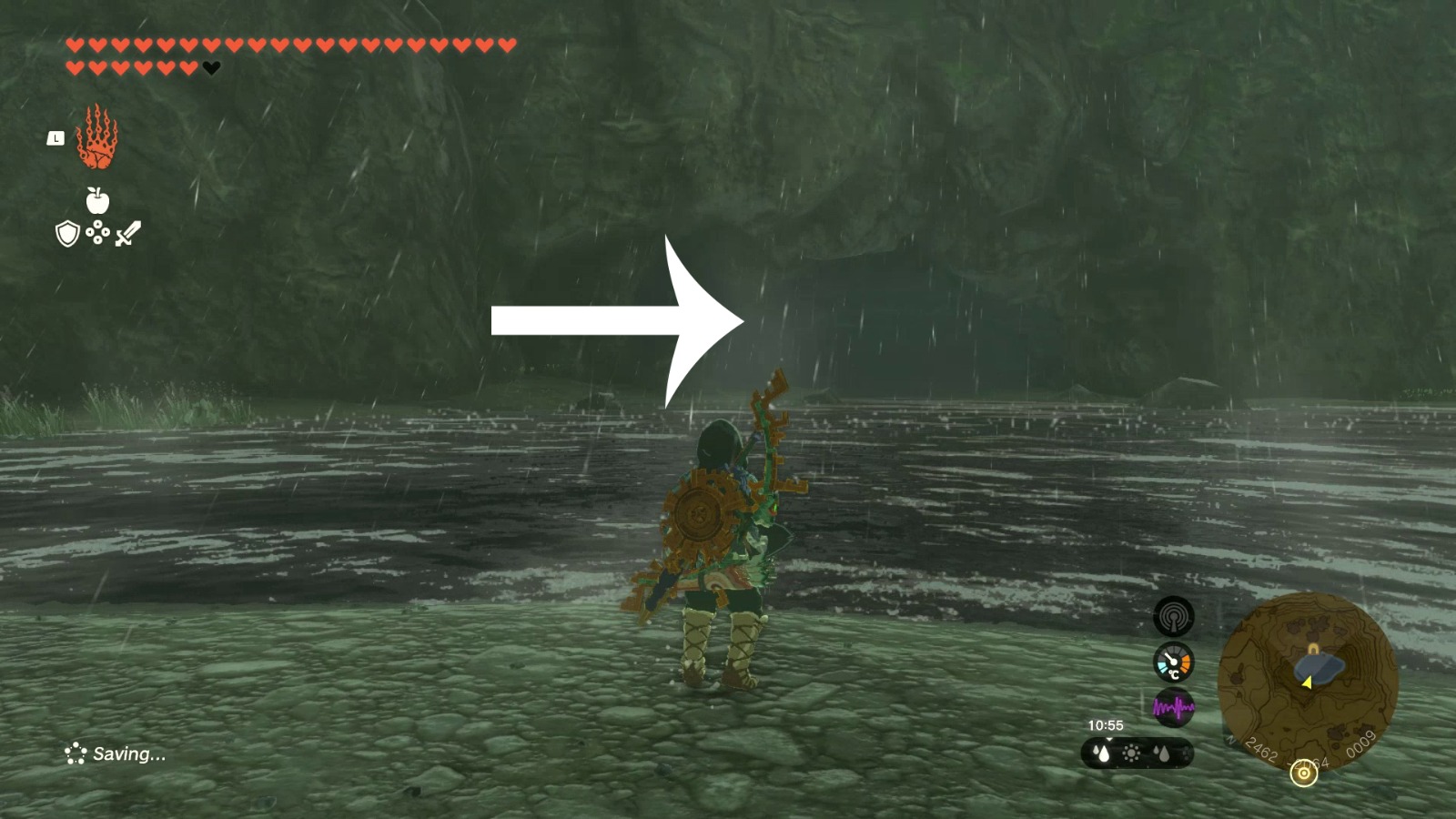Screen dimensions: 1456x819
Task: Click the yellow player arrow on the minimap
Action: pyautogui.click(x=1307, y=683)
